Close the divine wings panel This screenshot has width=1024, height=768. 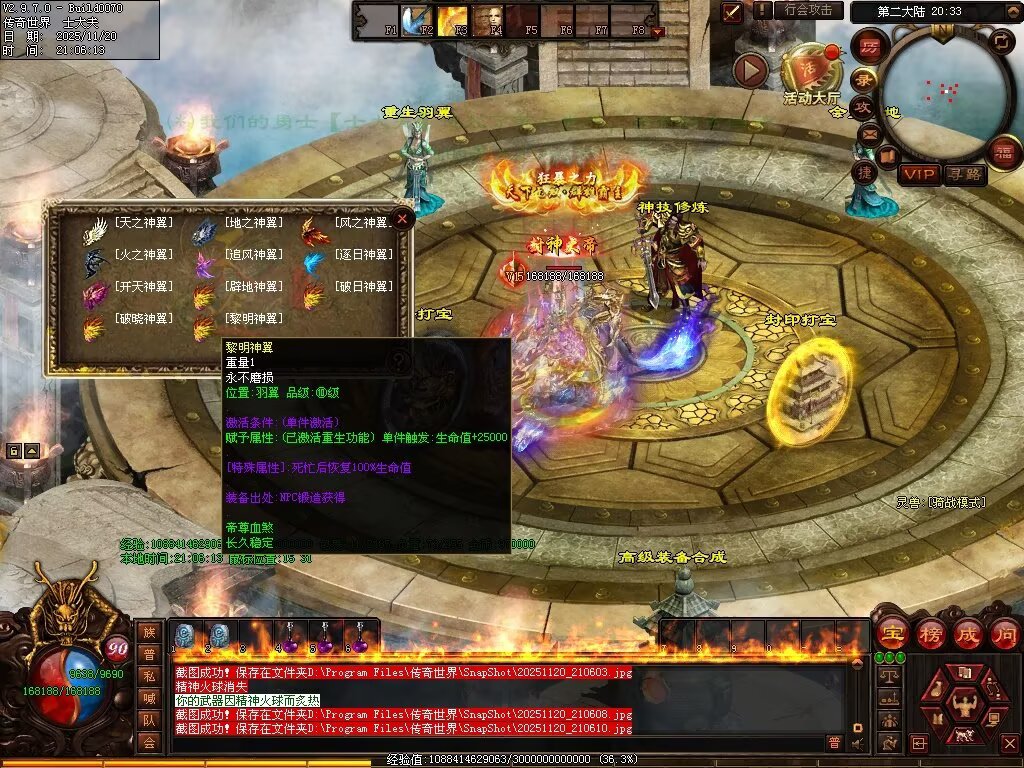click(402, 219)
